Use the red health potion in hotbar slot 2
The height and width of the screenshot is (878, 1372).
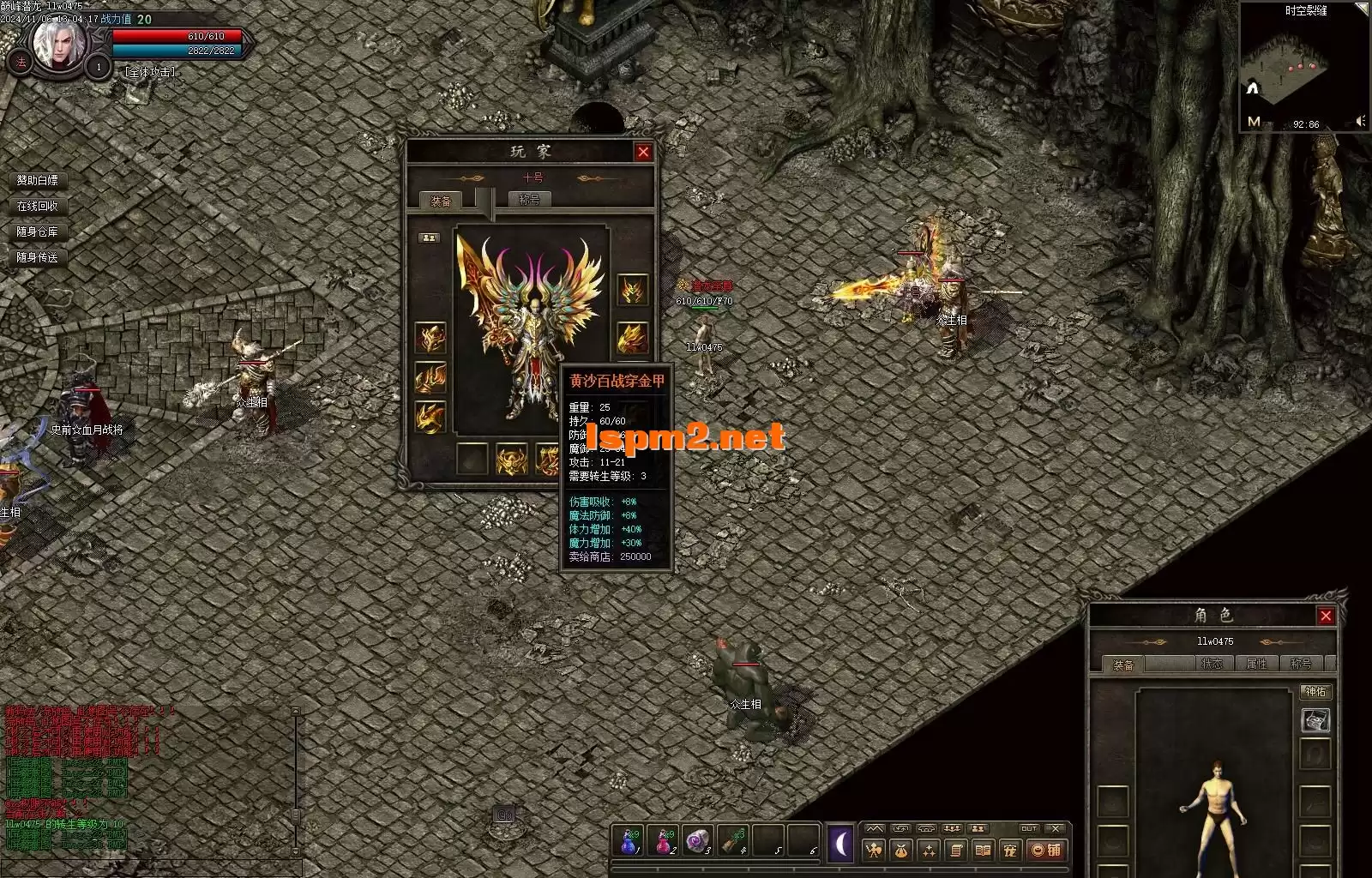pos(664,841)
